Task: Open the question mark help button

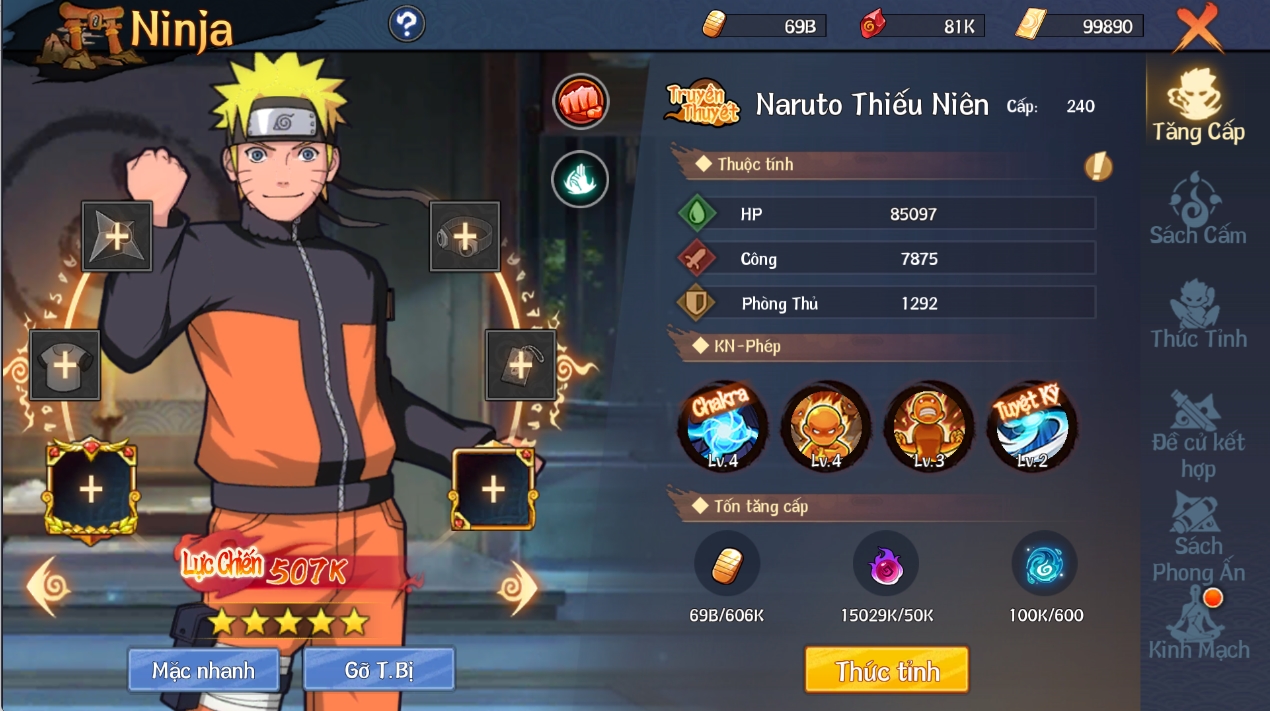Action: point(407,24)
